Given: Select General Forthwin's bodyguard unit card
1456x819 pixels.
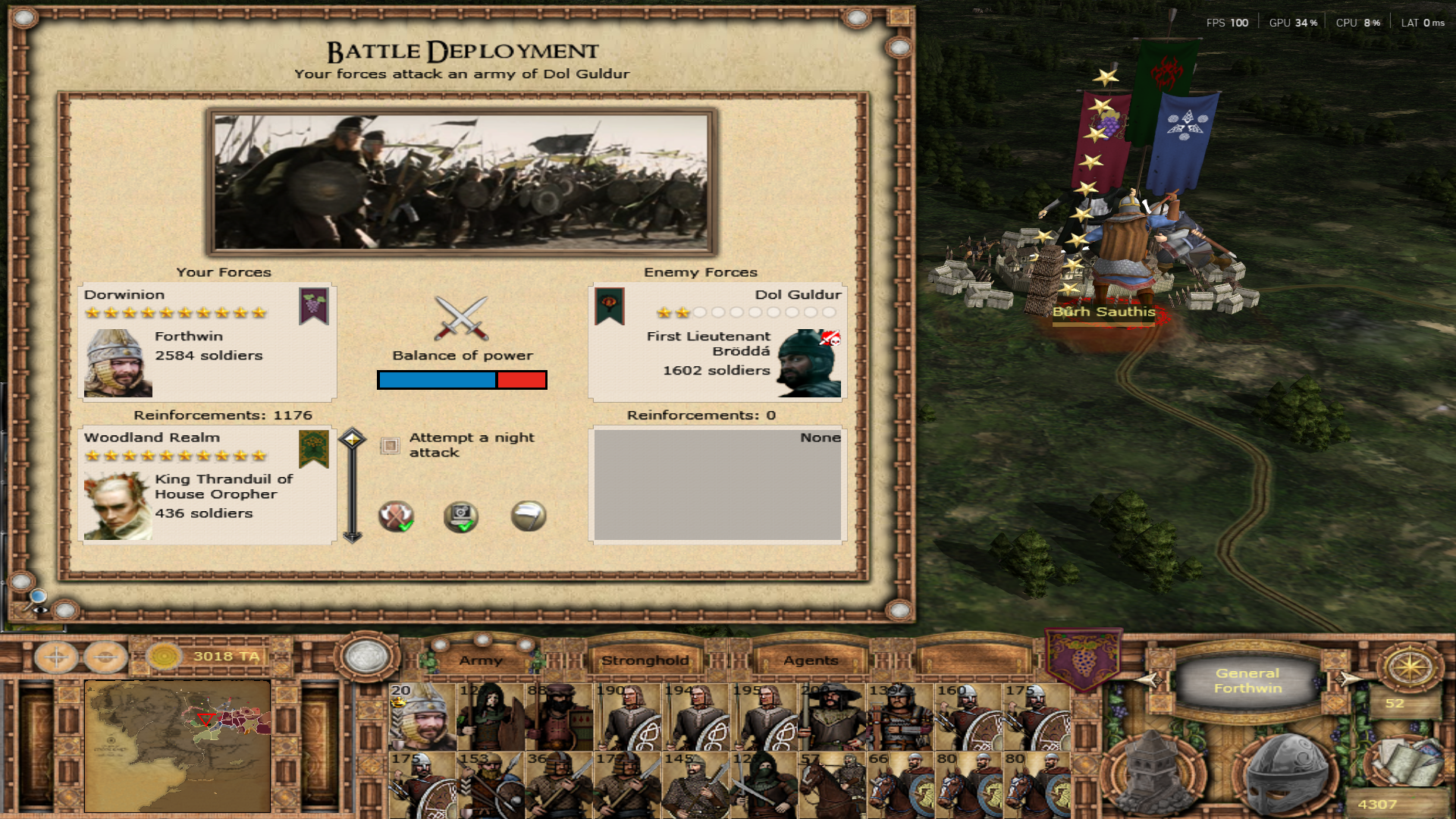Looking at the screenshot, I should [x=422, y=717].
